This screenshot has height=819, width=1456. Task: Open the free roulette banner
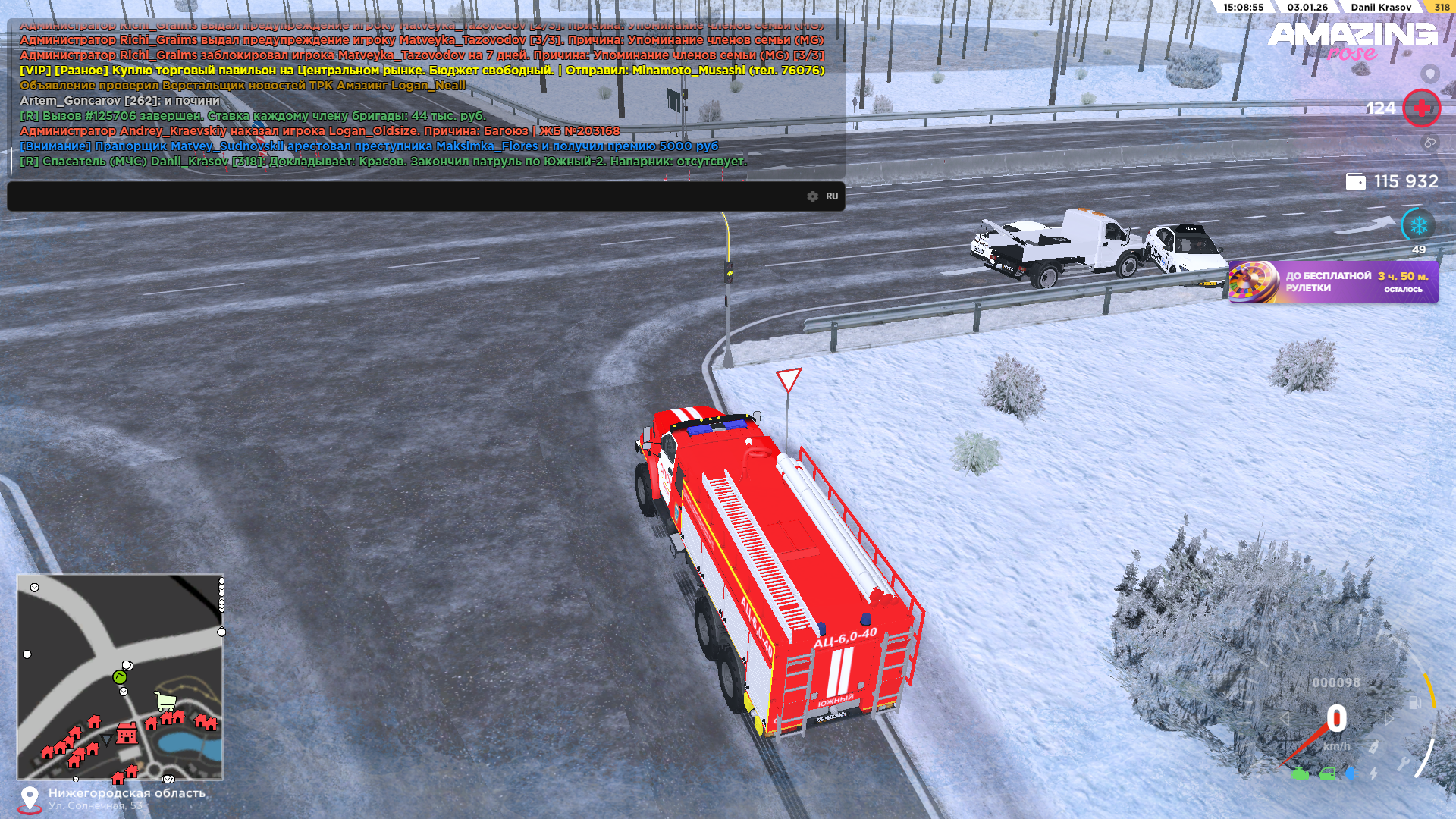click(1333, 281)
